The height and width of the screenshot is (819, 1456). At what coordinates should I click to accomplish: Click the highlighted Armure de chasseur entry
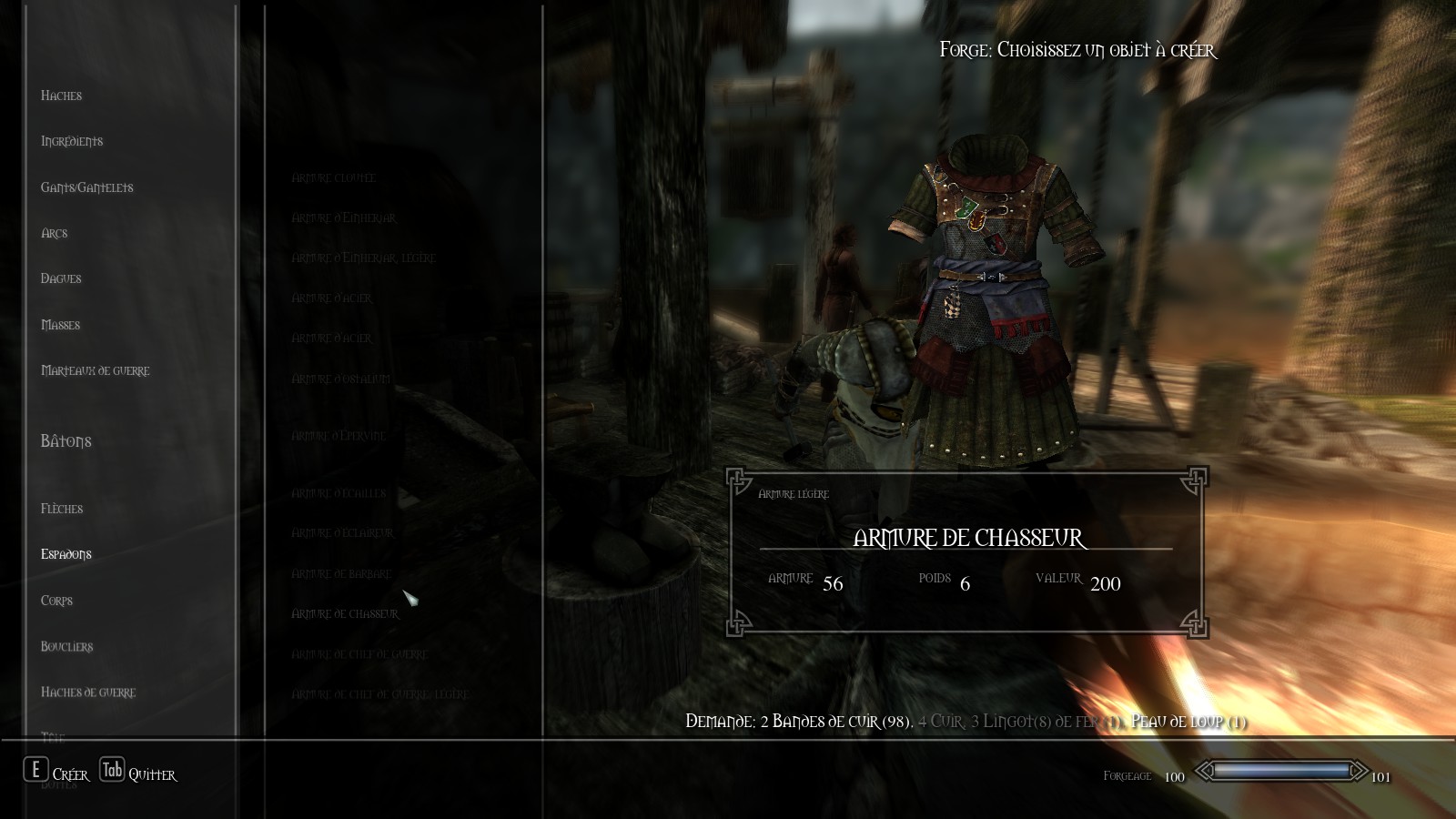coord(345,614)
